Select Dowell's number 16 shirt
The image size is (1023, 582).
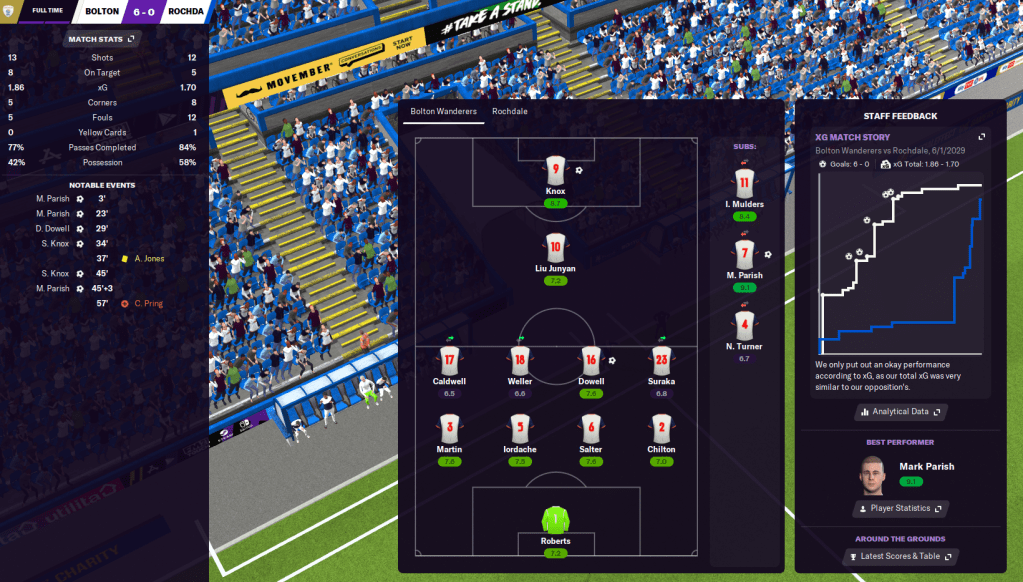tap(590, 360)
